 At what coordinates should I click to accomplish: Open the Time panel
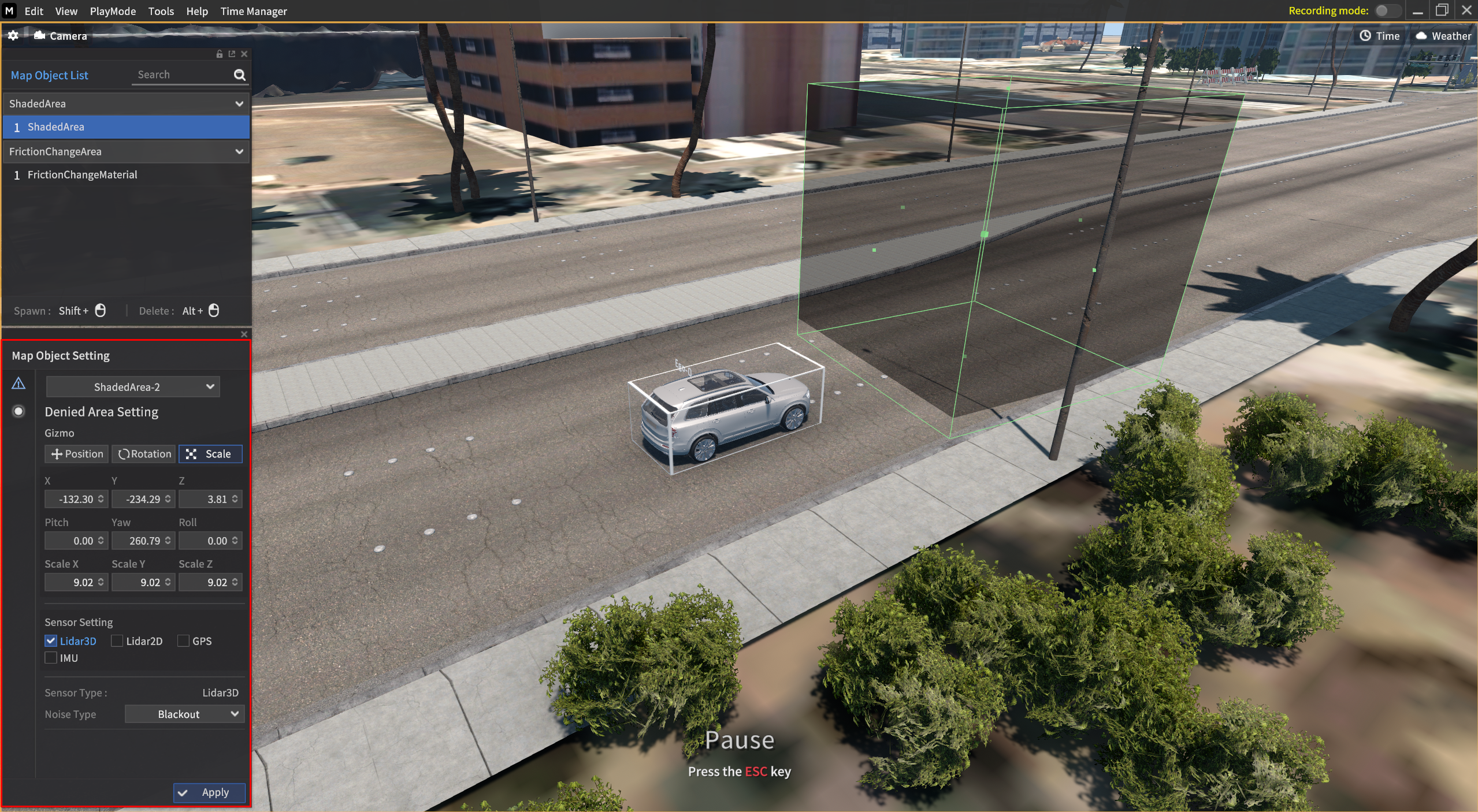coord(1379,36)
